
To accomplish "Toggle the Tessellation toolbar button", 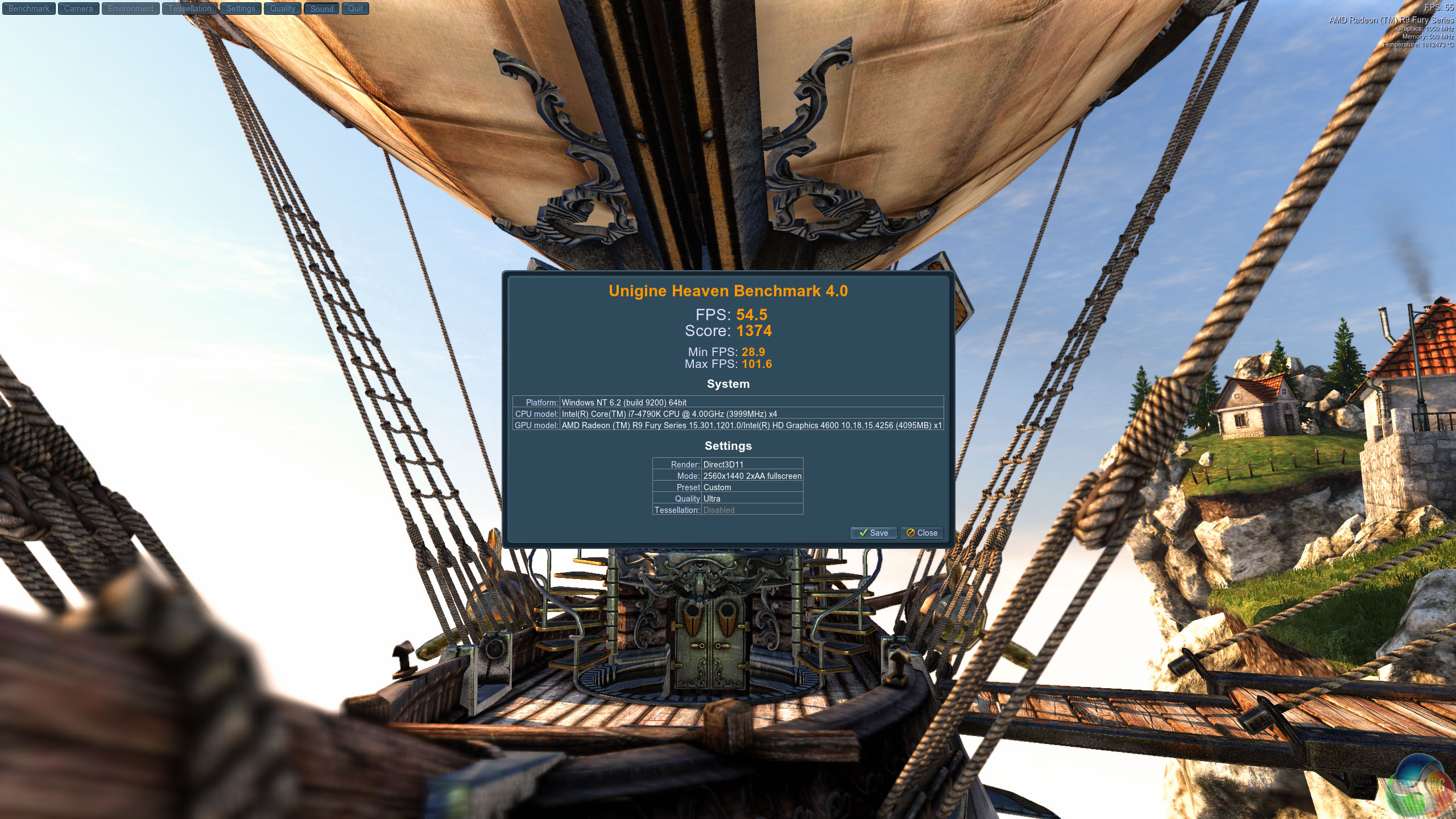I will [x=189, y=9].
